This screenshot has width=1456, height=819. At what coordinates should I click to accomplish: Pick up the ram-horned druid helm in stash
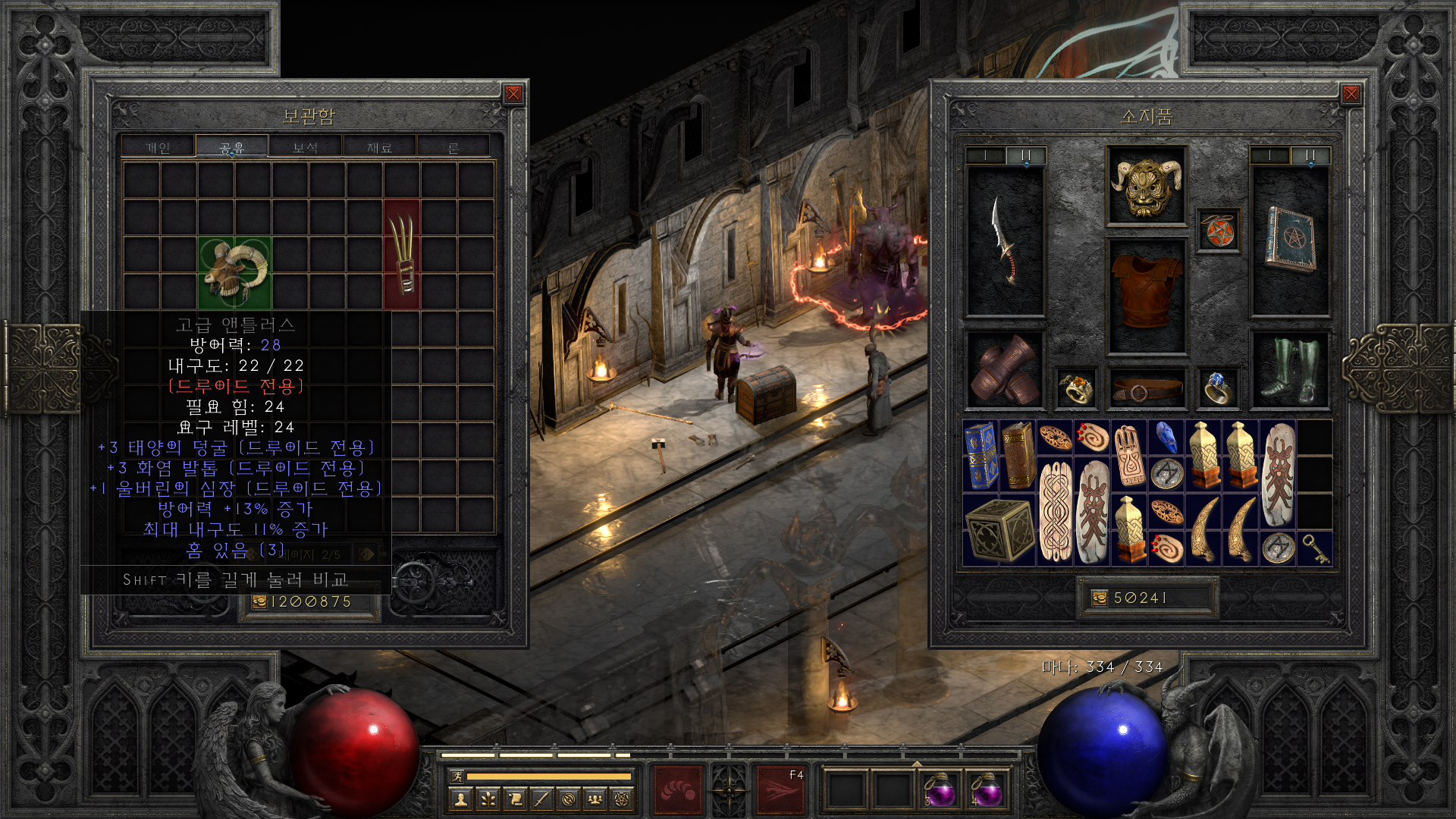234,272
